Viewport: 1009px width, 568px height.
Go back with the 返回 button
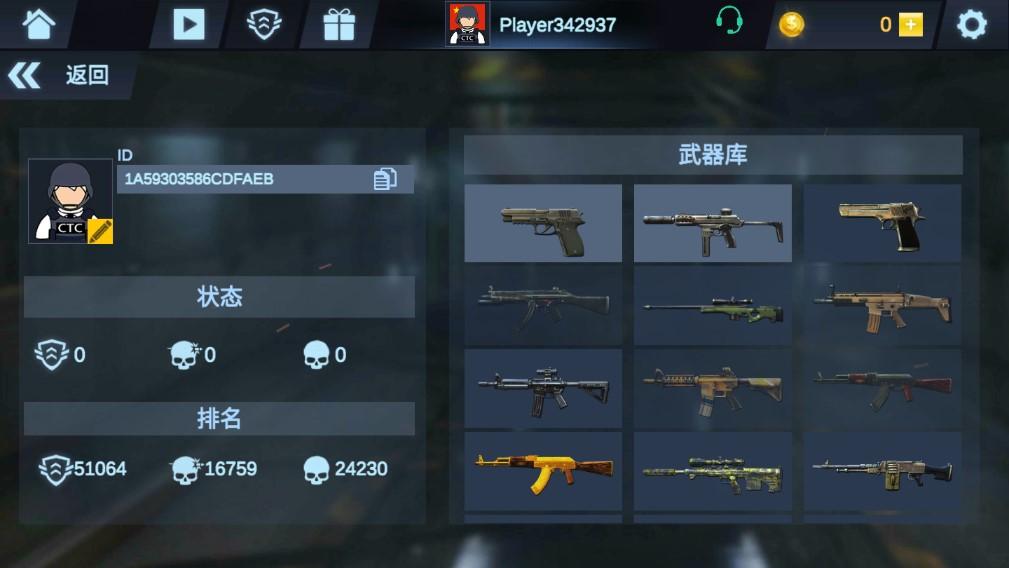[60, 75]
